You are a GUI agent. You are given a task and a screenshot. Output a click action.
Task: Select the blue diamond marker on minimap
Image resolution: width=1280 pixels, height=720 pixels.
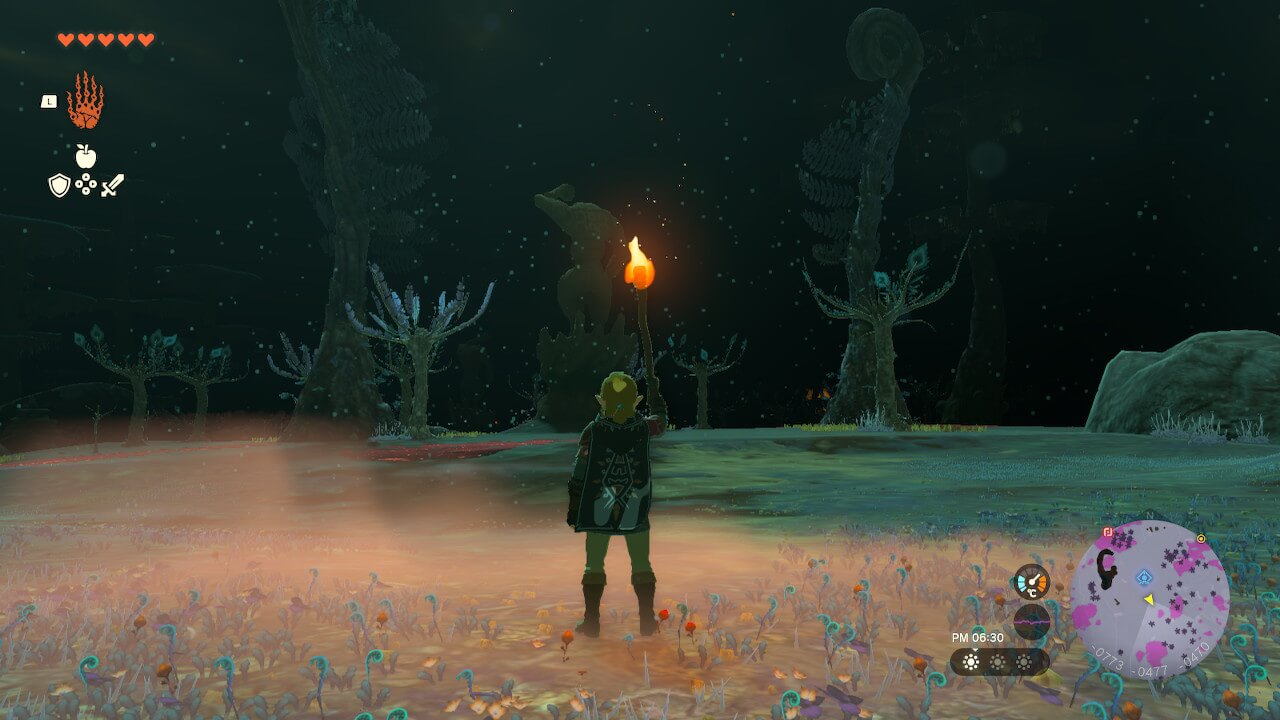[1144, 578]
